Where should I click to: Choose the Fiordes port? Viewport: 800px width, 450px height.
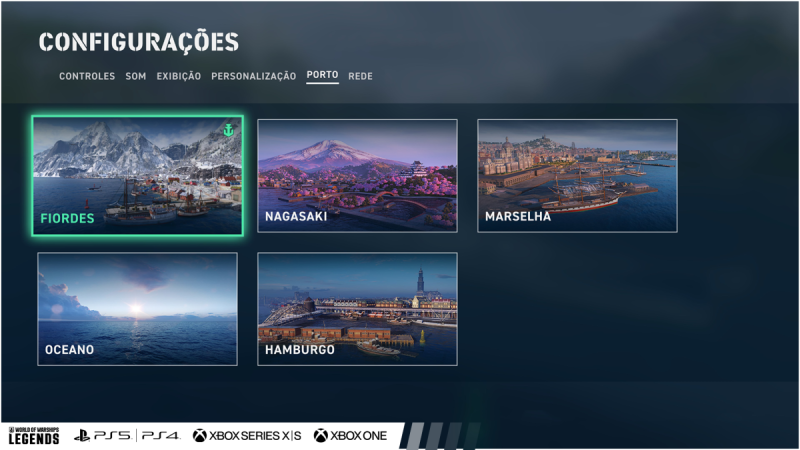pos(138,175)
